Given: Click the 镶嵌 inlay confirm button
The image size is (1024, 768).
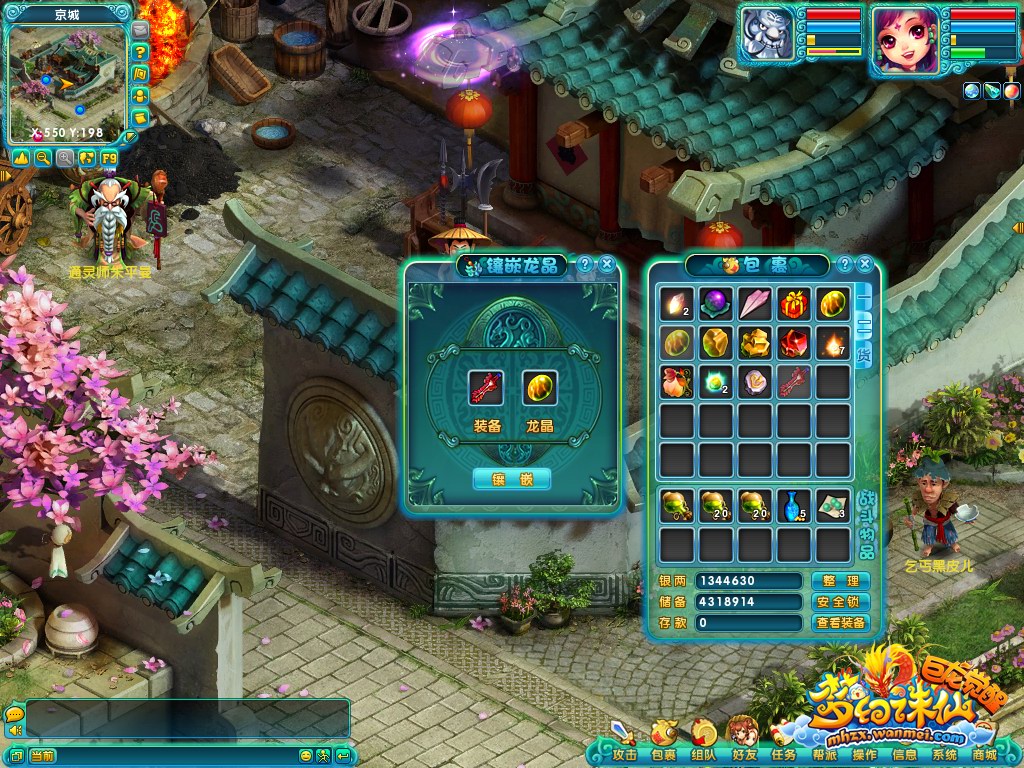Looking at the screenshot, I should pos(511,479).
